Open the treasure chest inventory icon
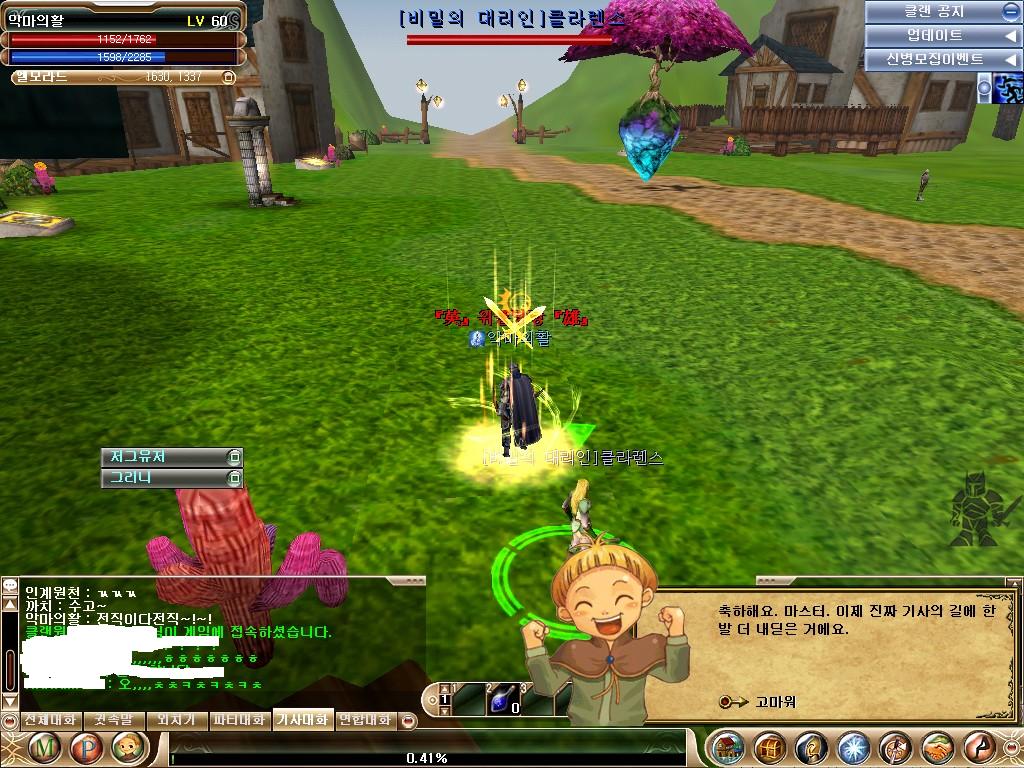This screenshot has width=1024, height=768. (x=769, y=747)
